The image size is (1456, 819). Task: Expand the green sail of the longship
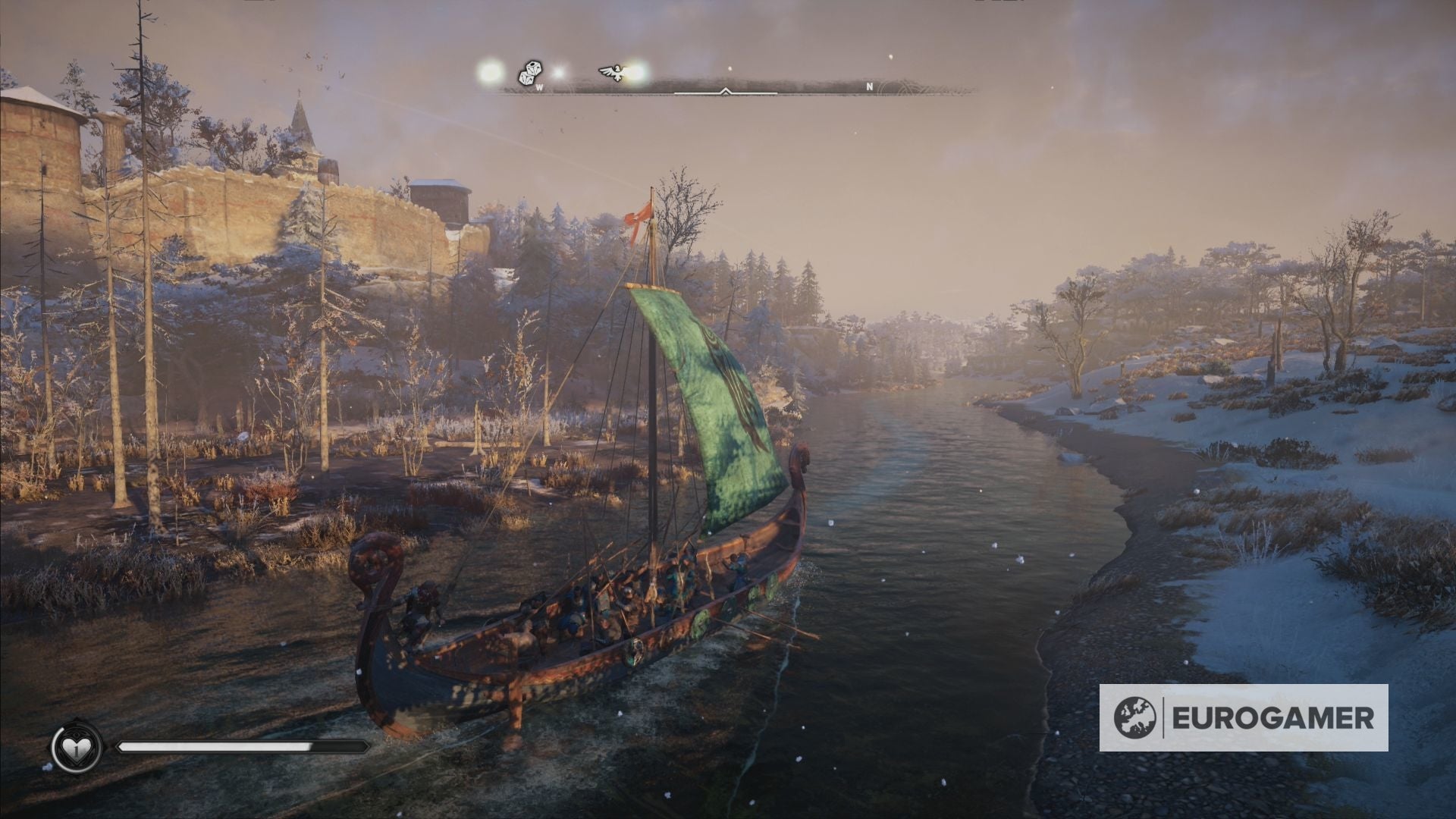coord(720,409)
